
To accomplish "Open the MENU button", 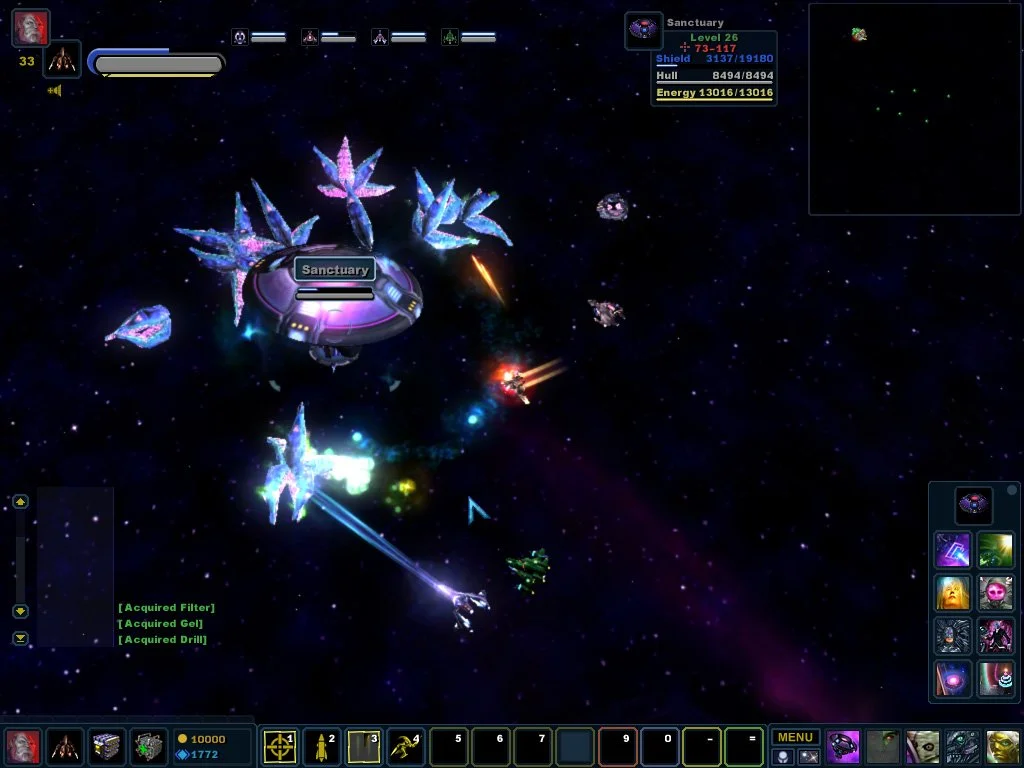I will click(795, 738).
